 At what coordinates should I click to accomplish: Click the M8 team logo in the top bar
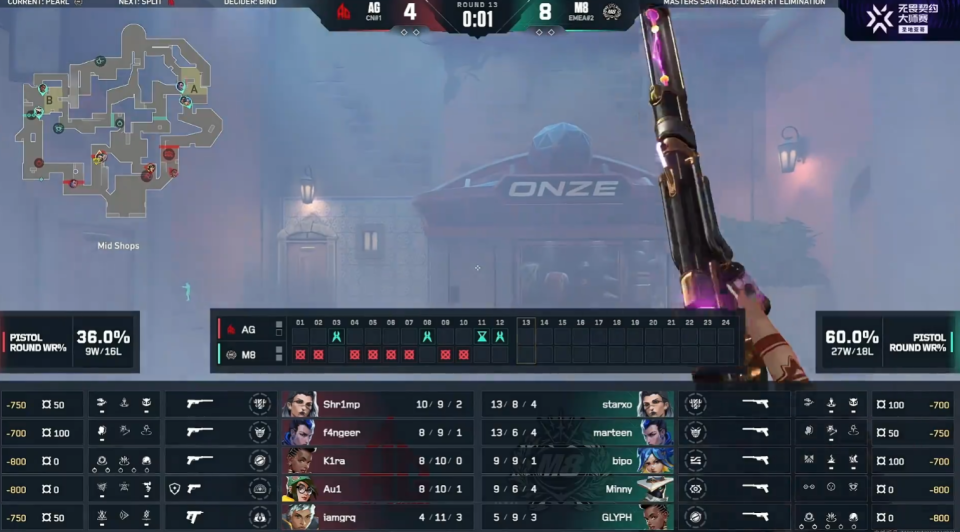pyautogui.click(x=611, y=12)
